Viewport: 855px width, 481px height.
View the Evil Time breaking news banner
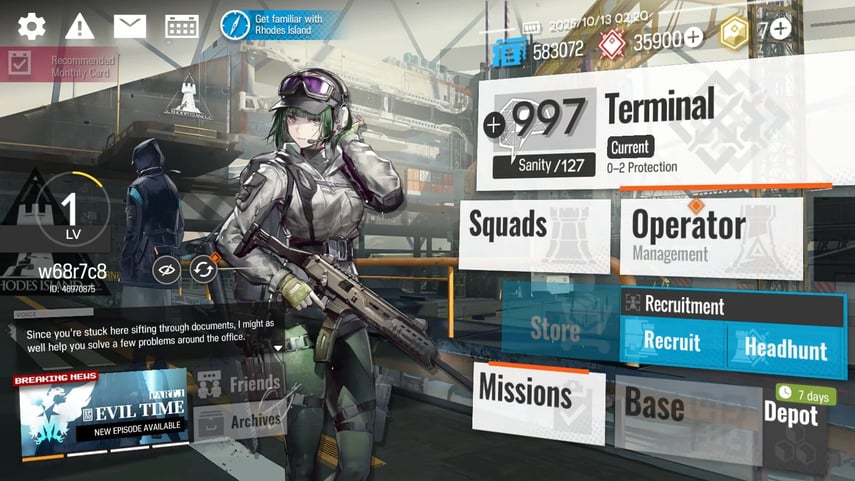click(101, 410)
